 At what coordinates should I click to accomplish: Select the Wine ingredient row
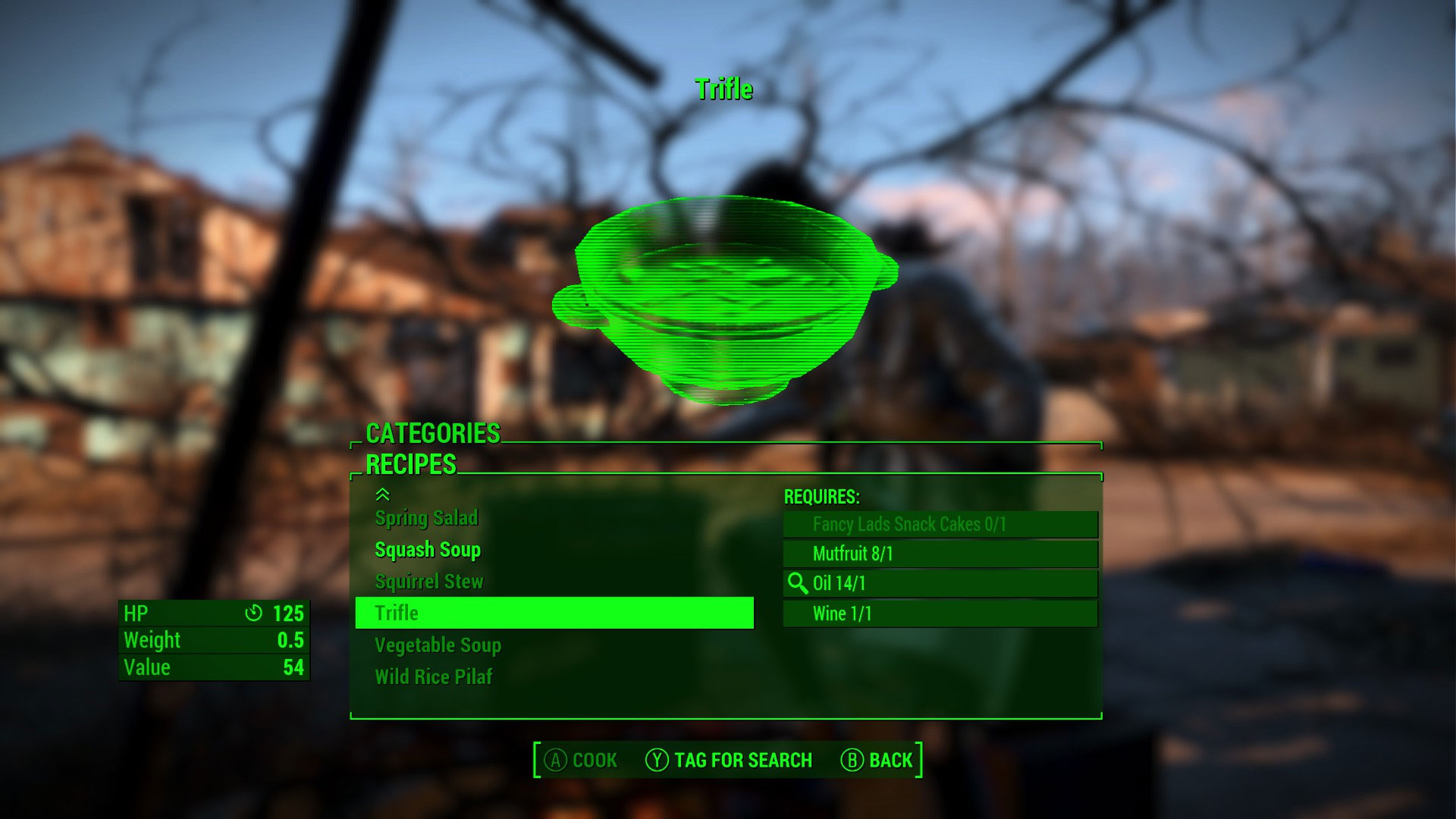[940, 613]
